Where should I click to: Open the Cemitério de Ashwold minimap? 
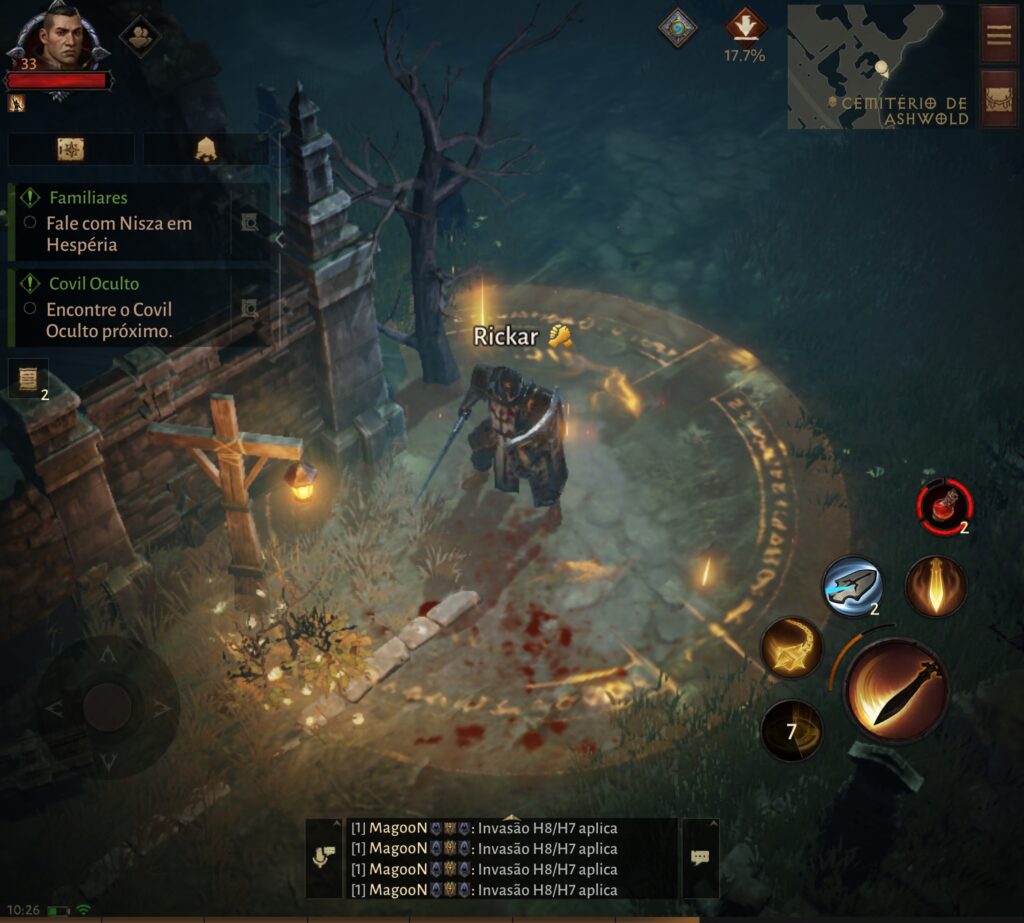(880, 66)
